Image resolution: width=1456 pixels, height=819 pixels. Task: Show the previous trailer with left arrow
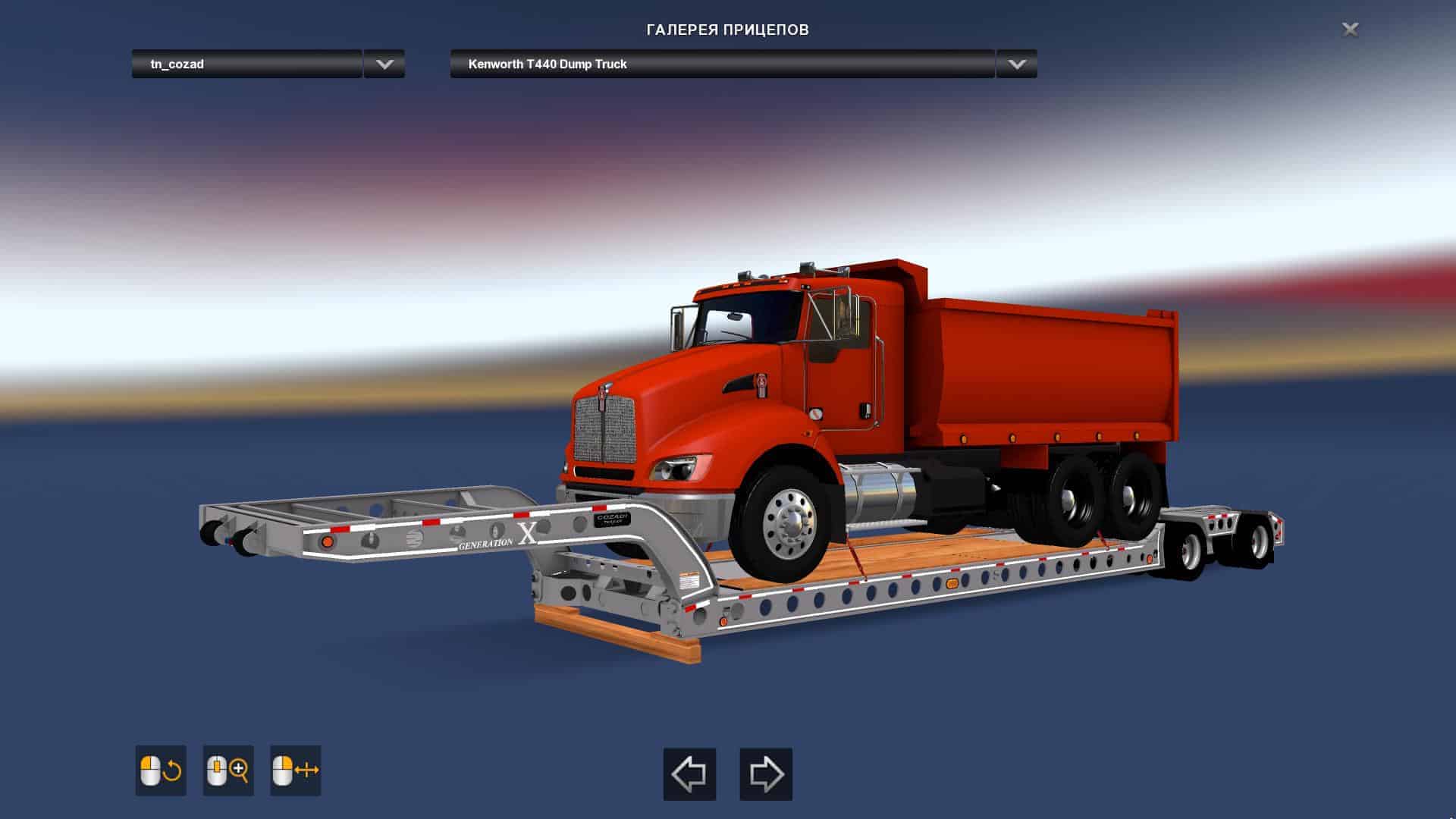[689, 774]
